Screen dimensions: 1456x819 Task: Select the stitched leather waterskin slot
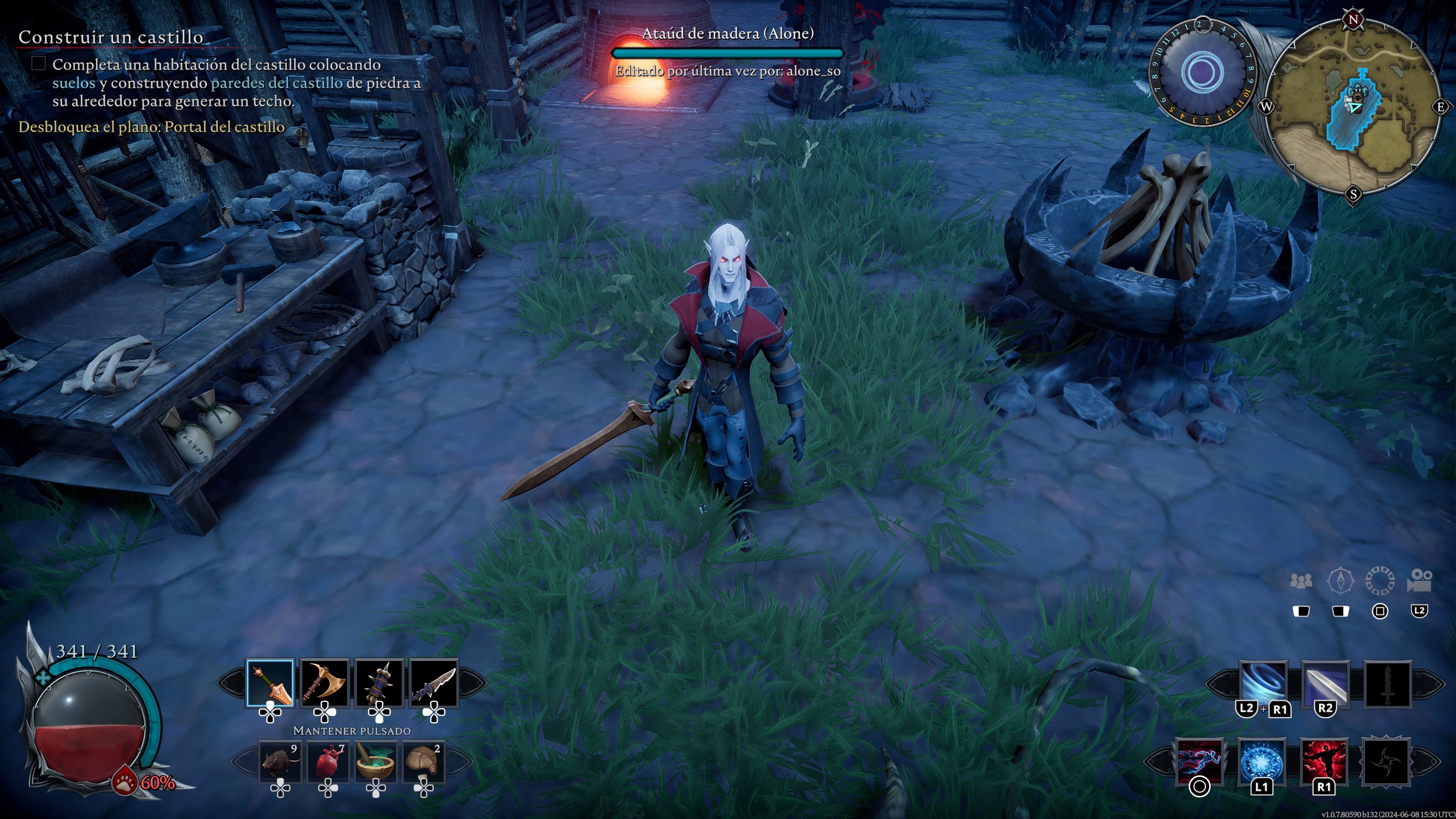pos(424,761)
